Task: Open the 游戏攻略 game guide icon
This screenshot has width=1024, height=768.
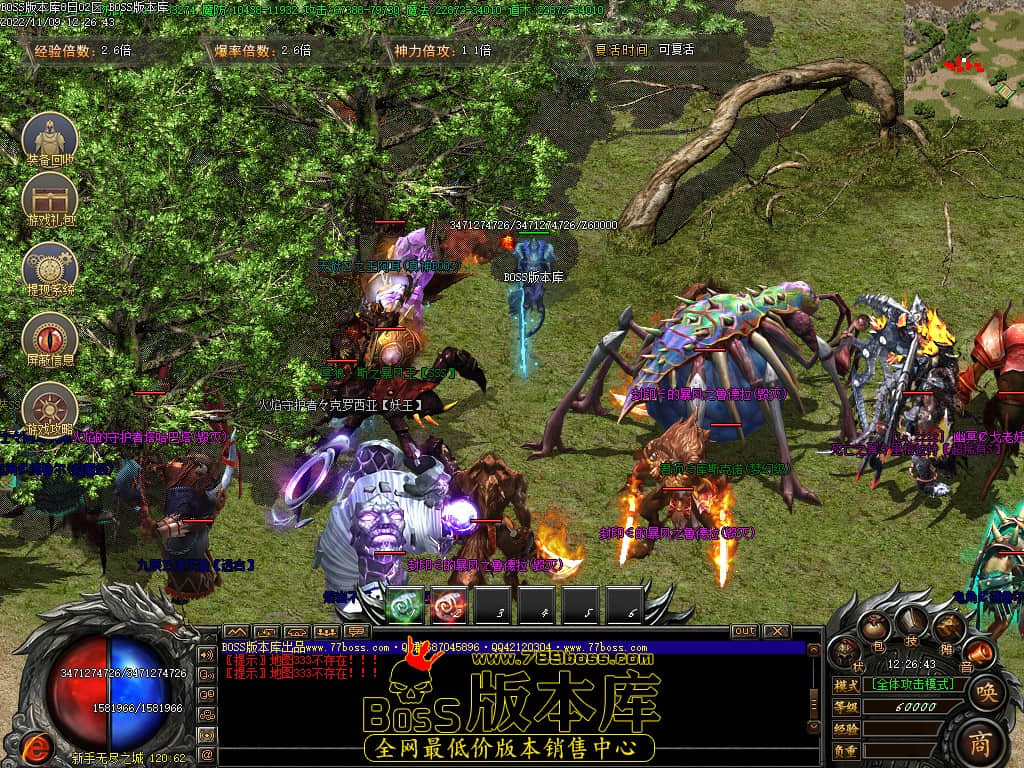Action: coord(50,409)
